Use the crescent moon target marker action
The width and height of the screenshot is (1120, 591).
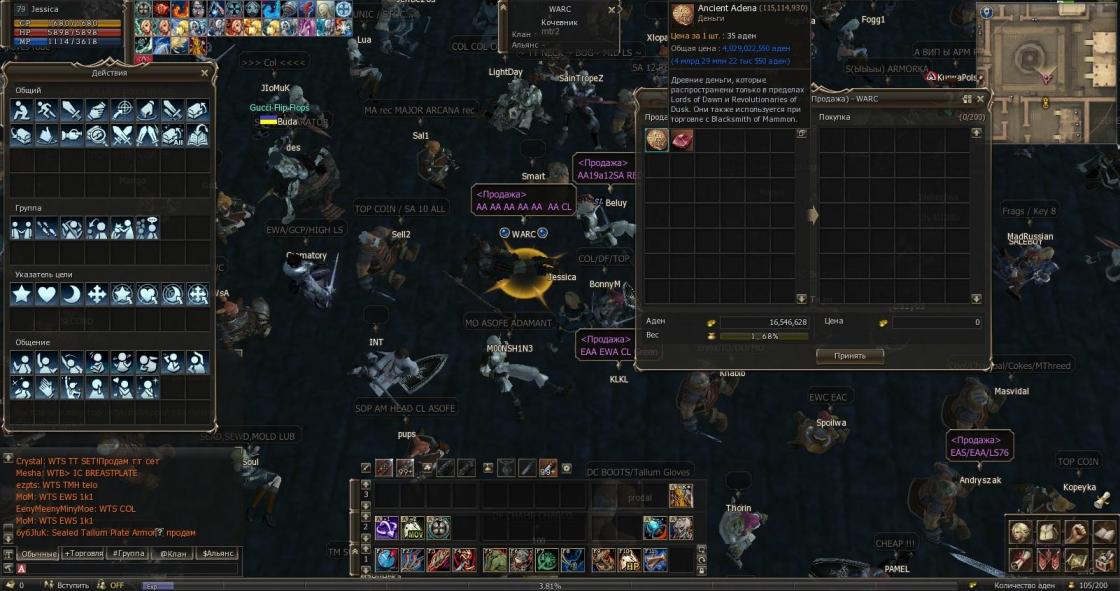[72, 294]
